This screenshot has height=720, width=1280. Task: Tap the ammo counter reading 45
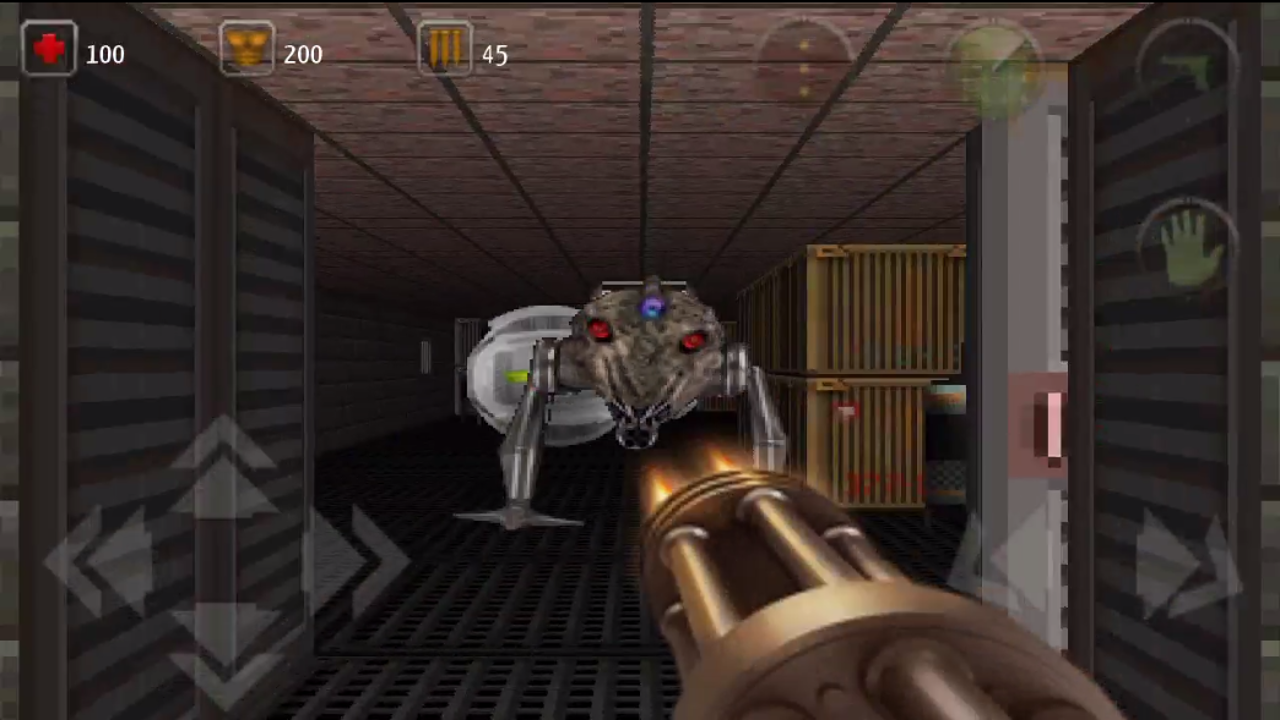494,54
